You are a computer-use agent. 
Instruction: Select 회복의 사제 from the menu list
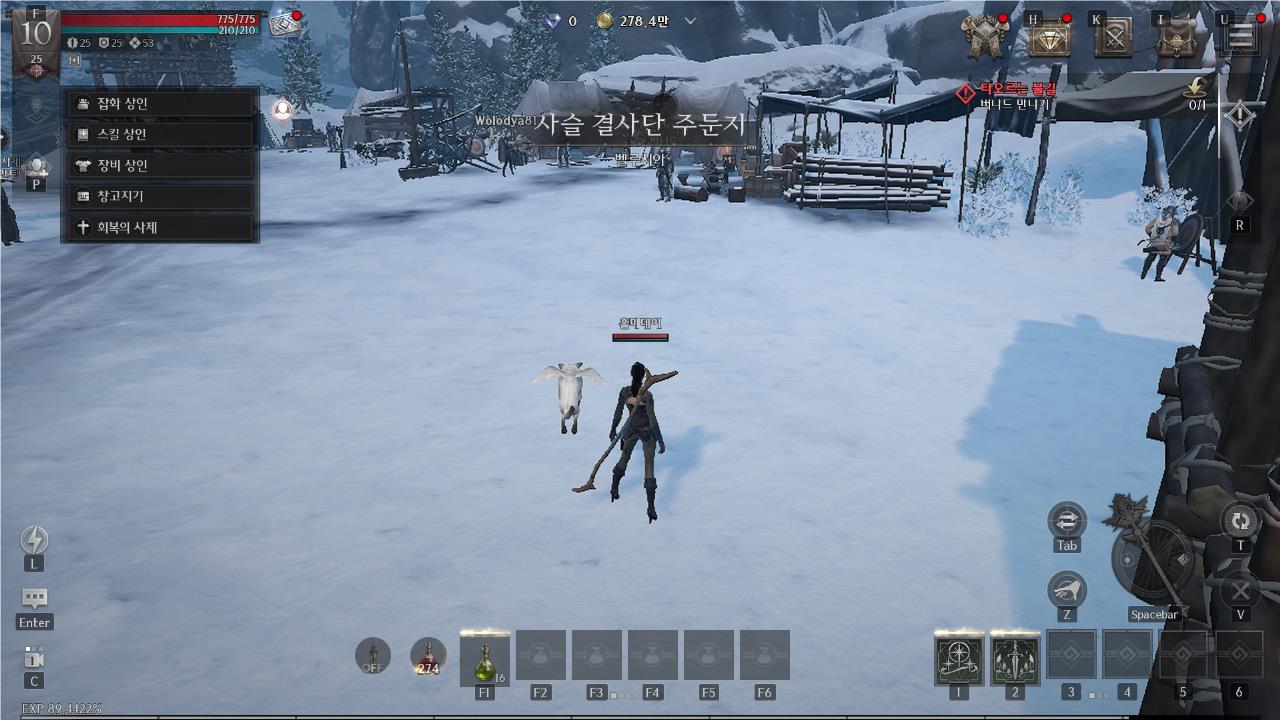pyautogui.click(x=157, y=227)
